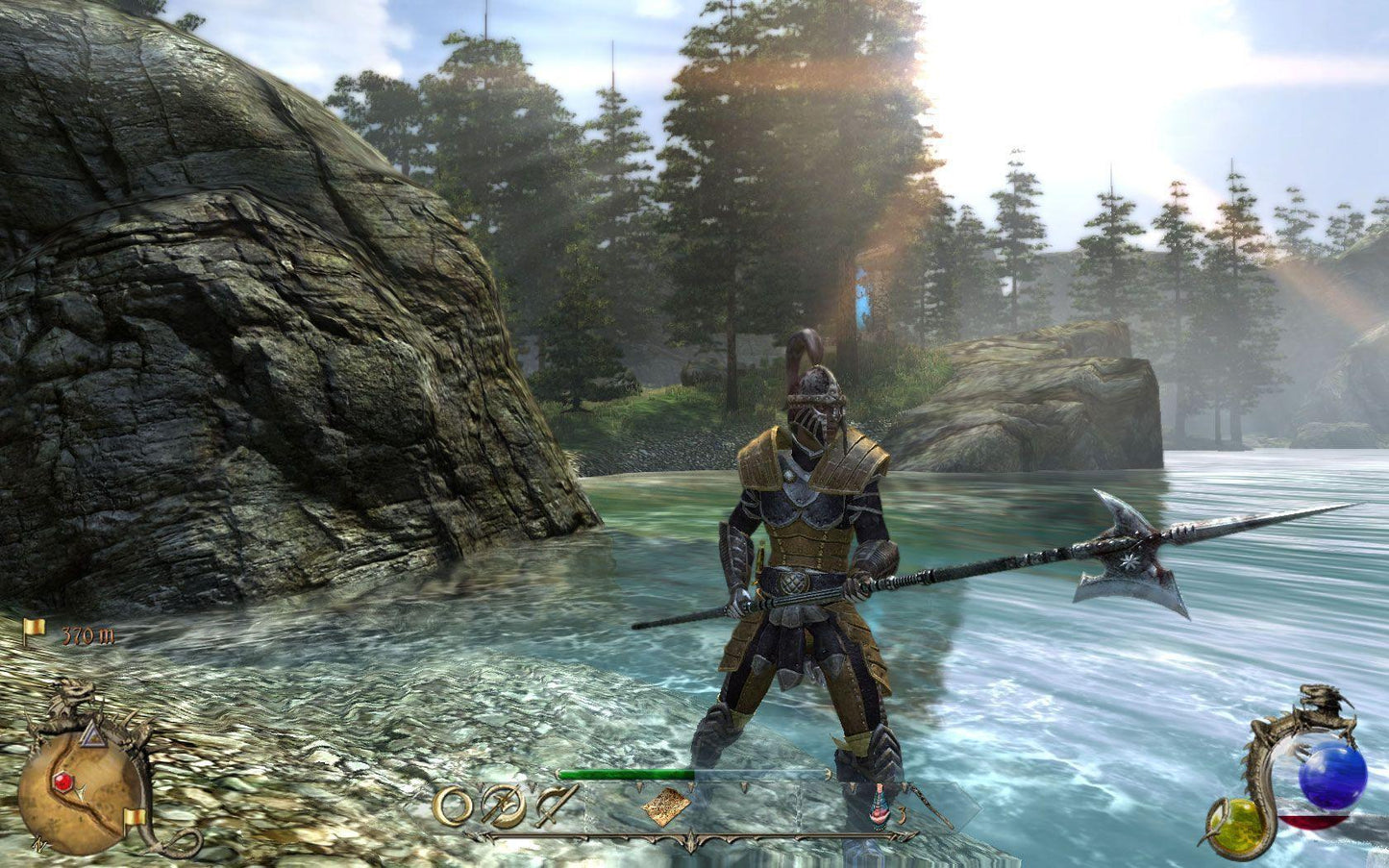Select the yellow stamina orb
This screenshot has width=1389, height=868.
tap(1237, 827)
